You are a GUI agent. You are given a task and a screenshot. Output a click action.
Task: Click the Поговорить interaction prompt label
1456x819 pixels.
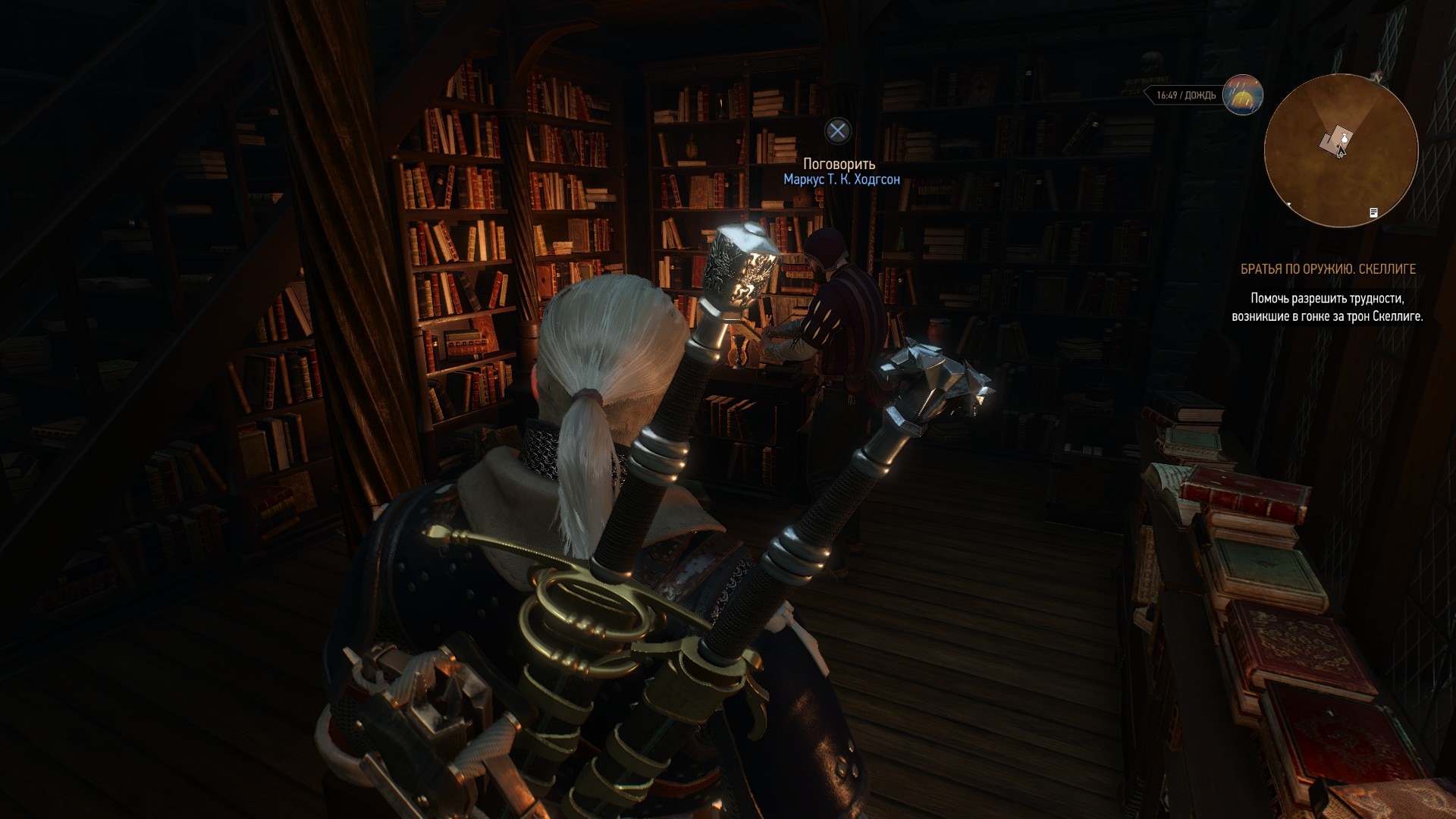coord(839,164)
